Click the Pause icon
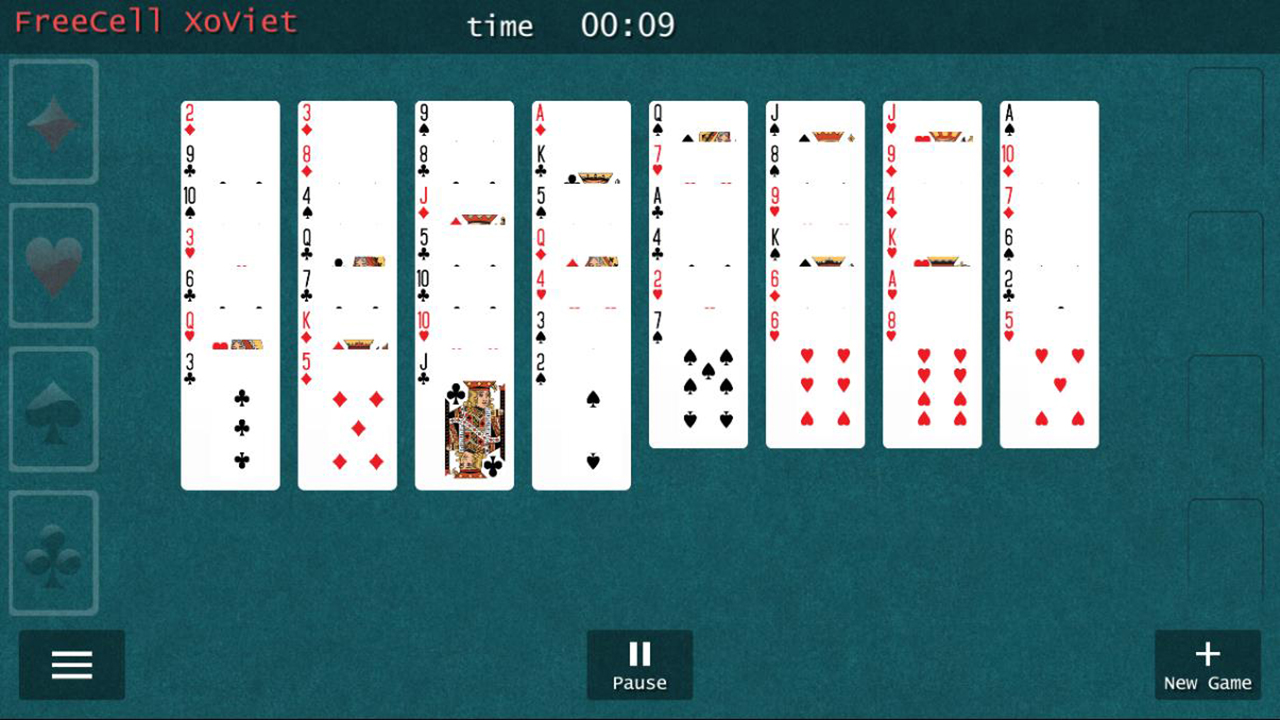The height and width of the screenshot is (720, 1280). [640, 651]
